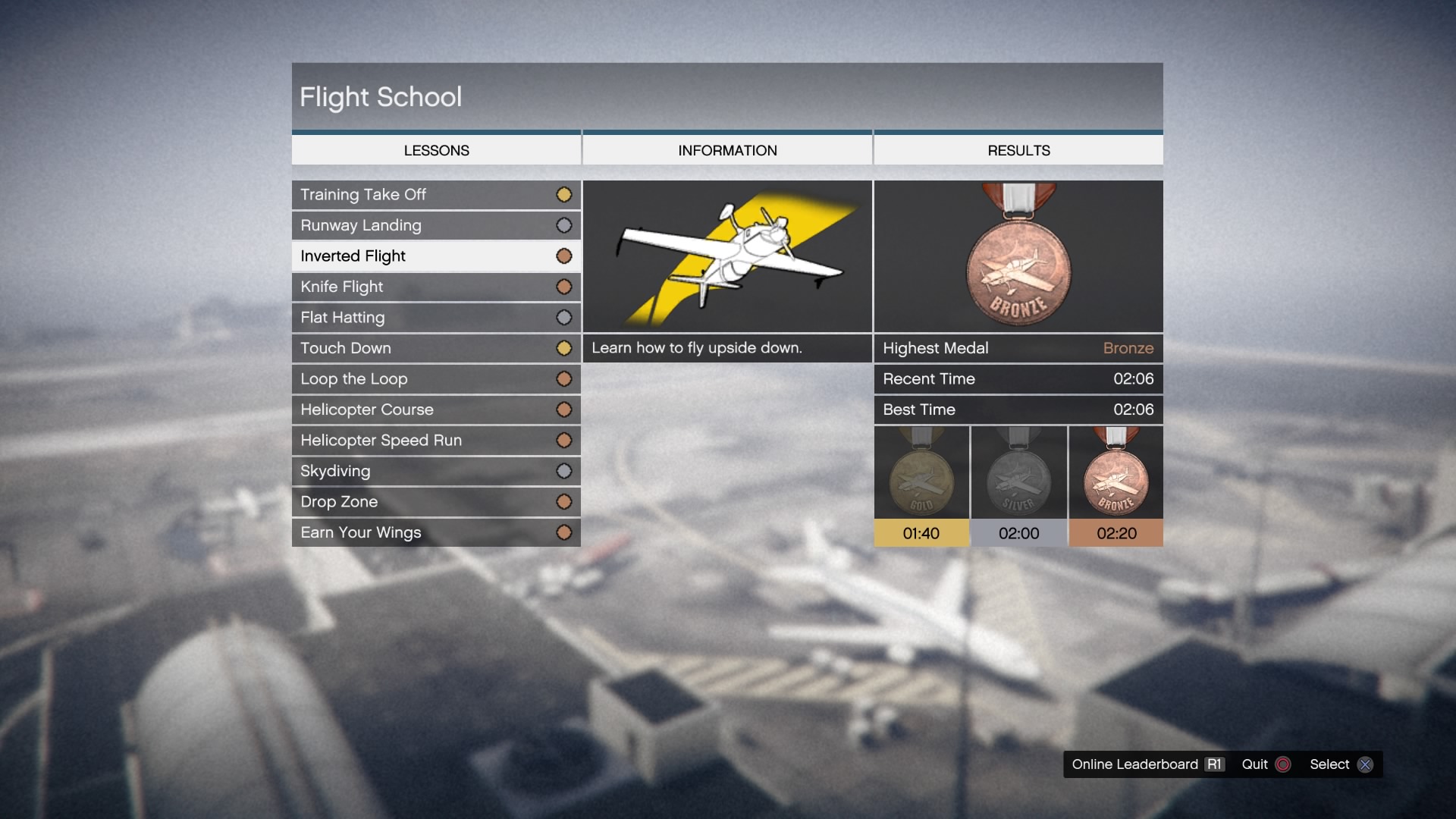Viewport: 1456px width, 819px height.
Task: Click the Information column header
Action: point(727,150)
